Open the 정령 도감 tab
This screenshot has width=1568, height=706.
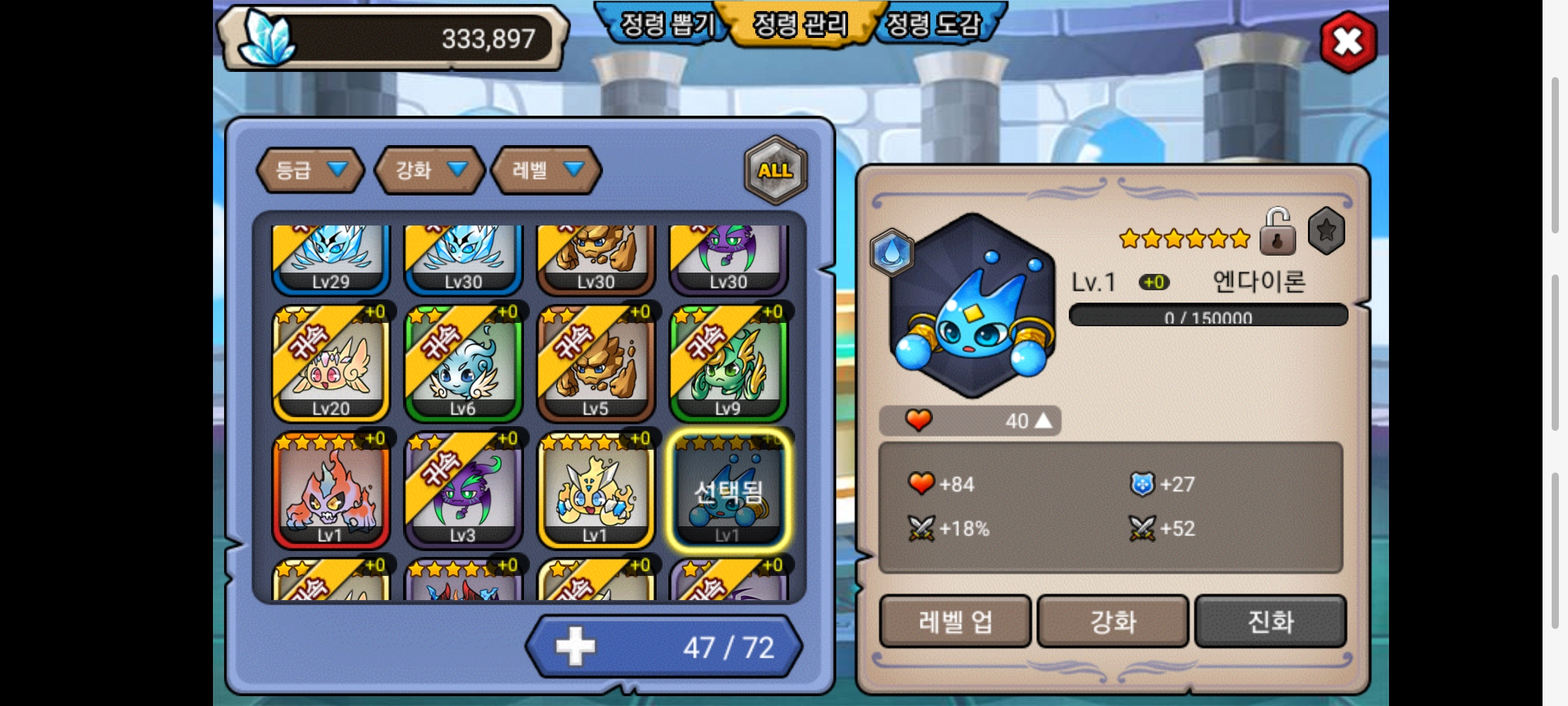pos(934,25)
